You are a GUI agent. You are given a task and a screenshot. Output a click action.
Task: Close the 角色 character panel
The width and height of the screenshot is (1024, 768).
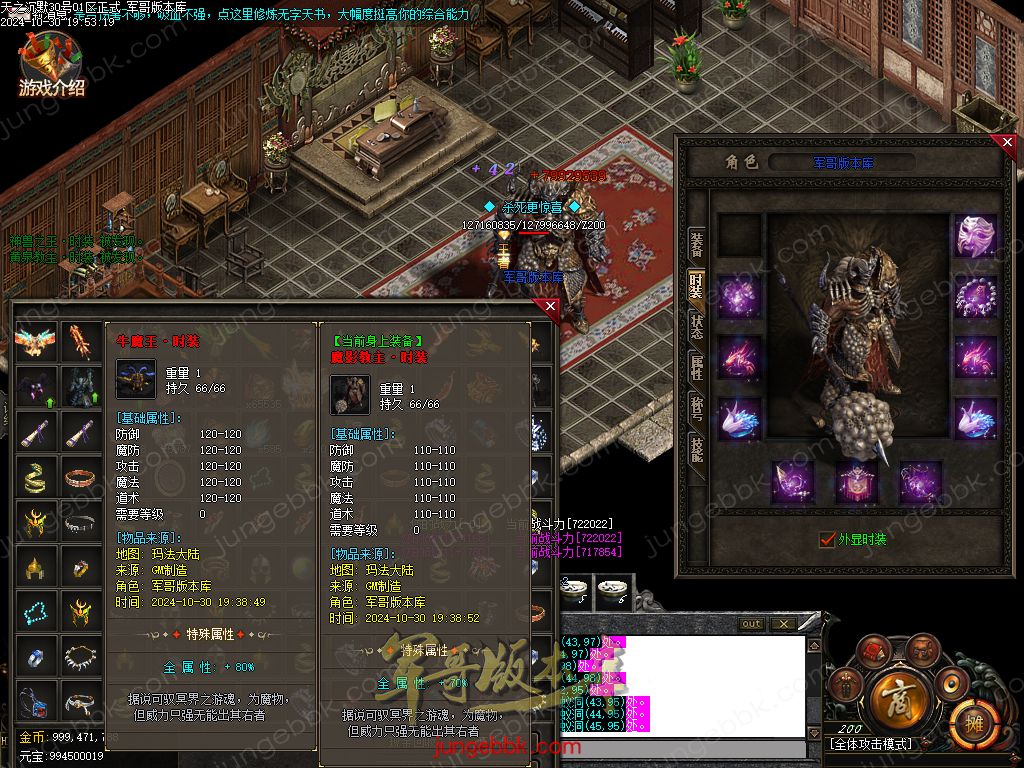(1007, 143)
